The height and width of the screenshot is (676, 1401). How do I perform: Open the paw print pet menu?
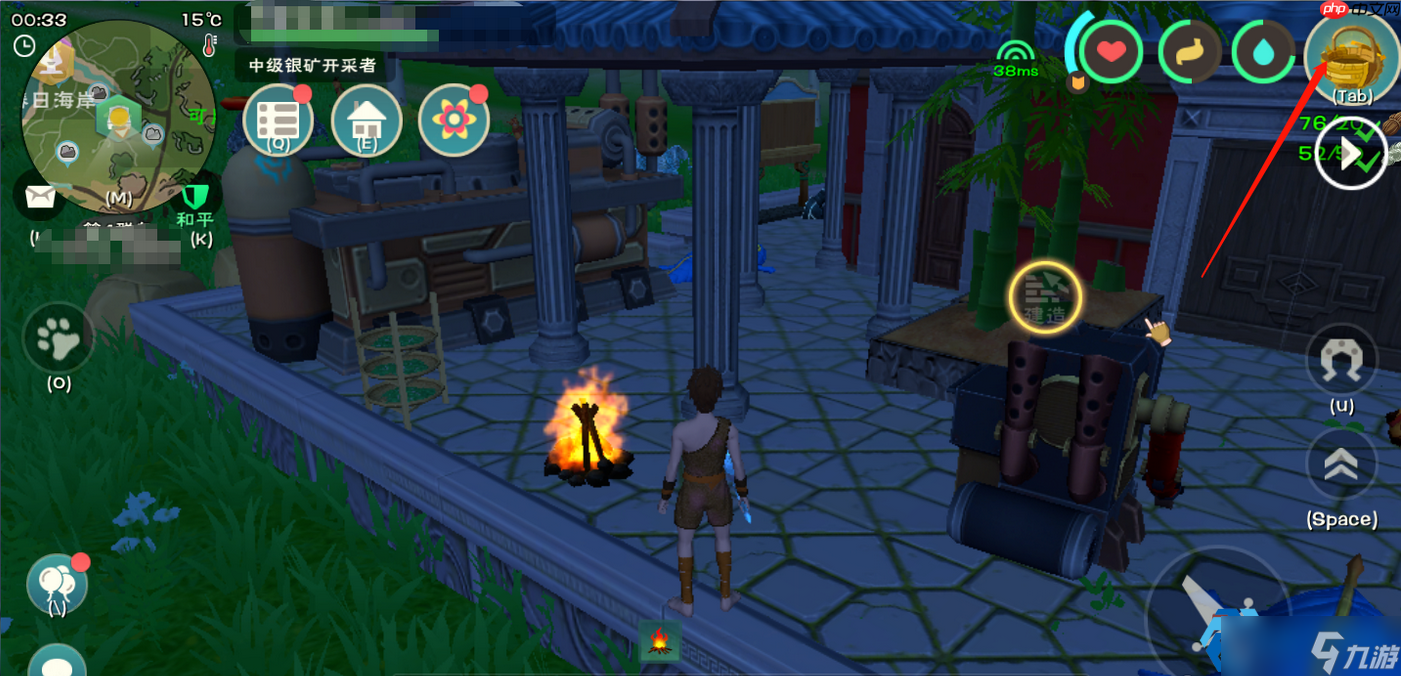tap(58, 340)
